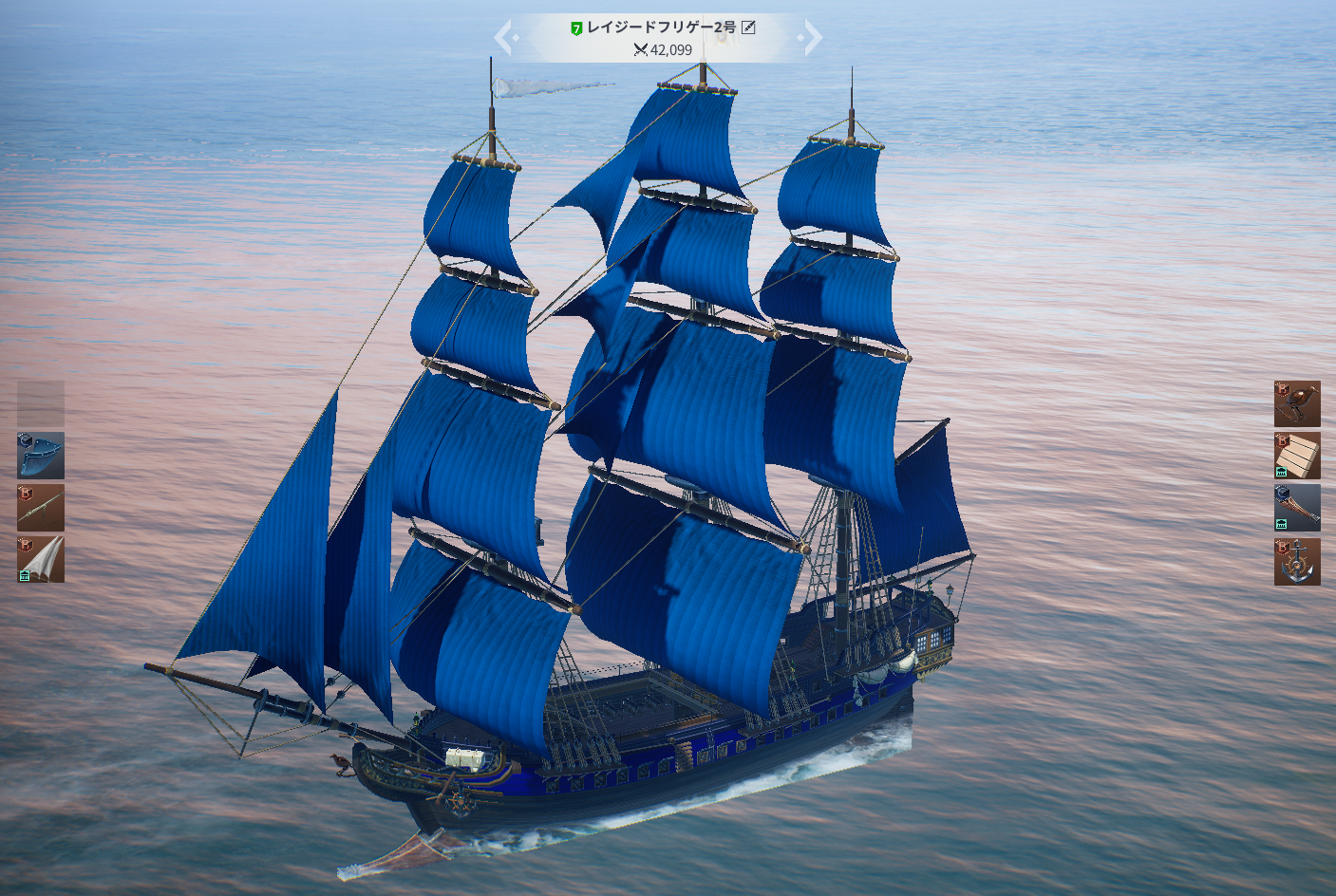This screenshot has height=896, width=1336.
Task: Select the bronze bird figurehead slot
Action: (x=1297, y=404)
